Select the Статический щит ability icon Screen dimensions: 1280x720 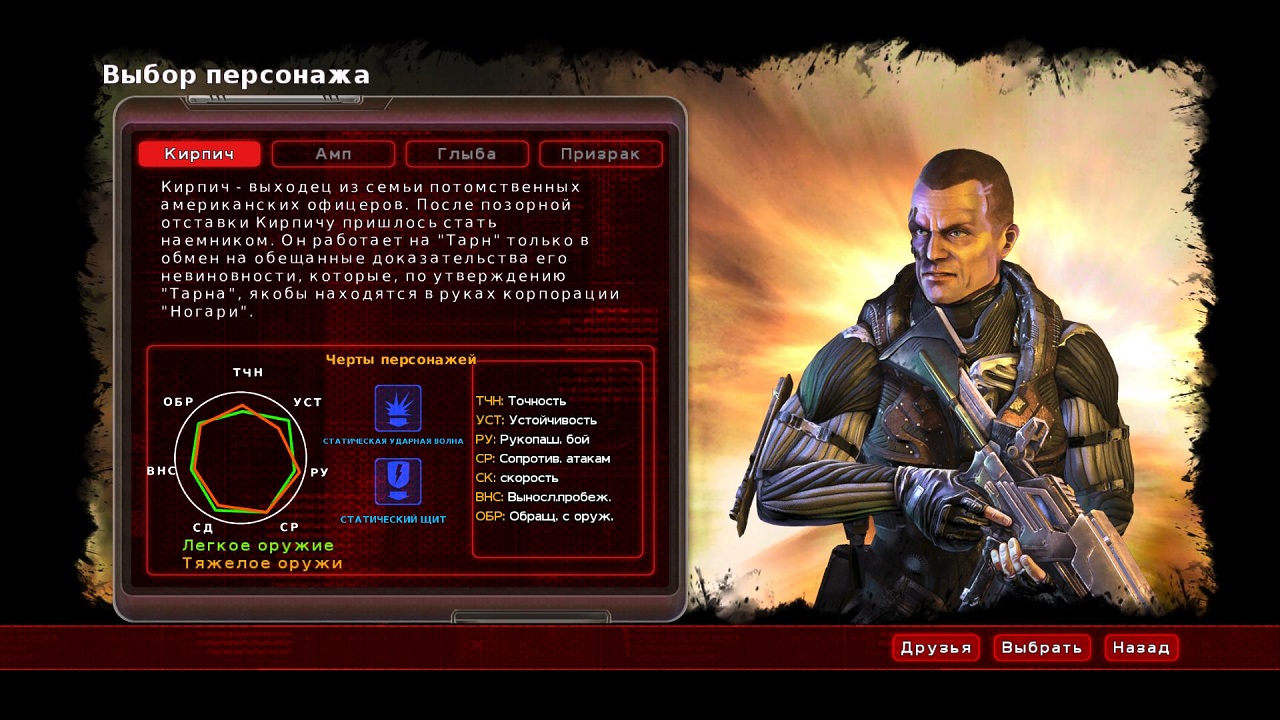click(x=398, y=482)
